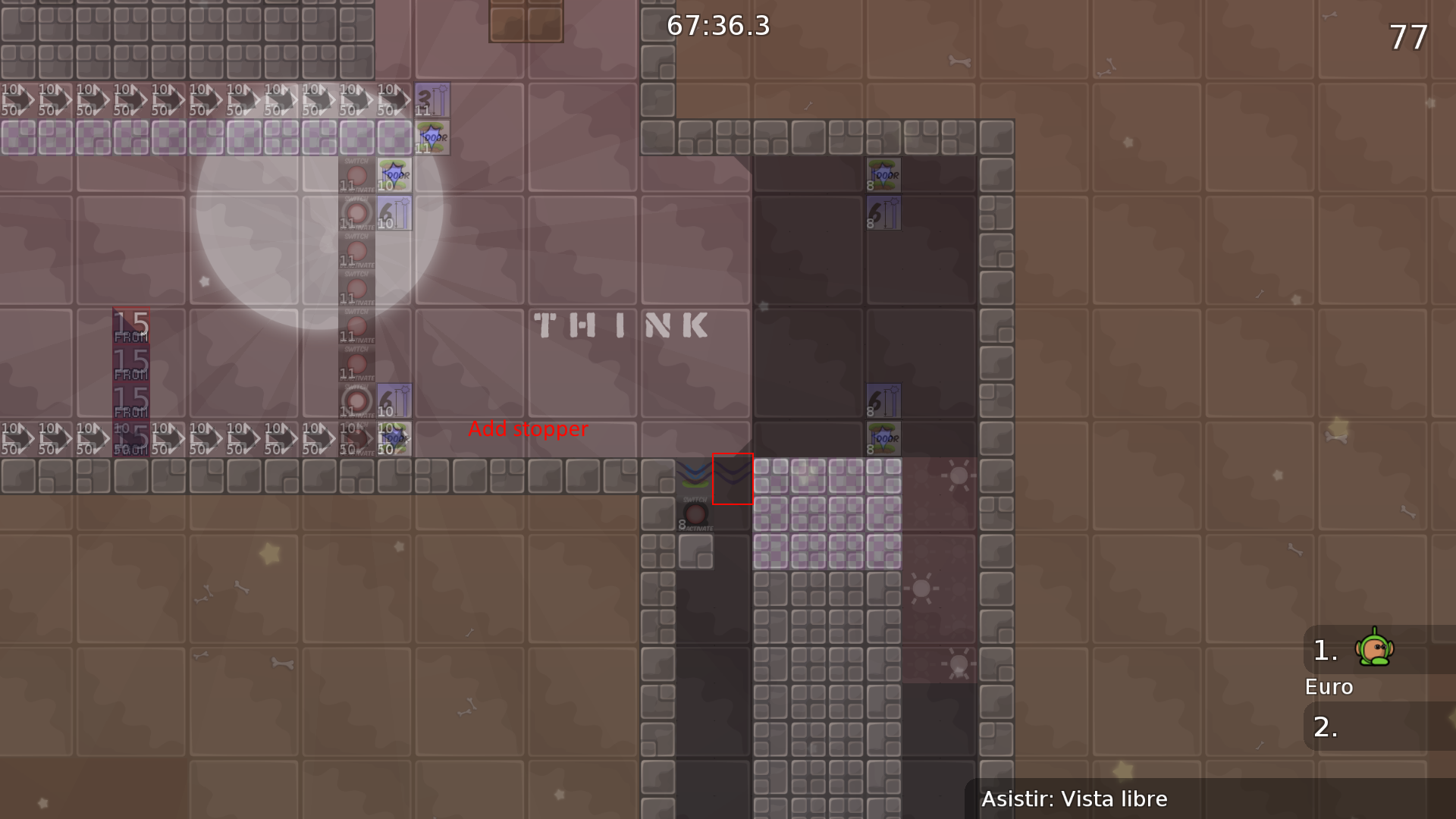This screenshot has height=819, width=1456.
Task: Click the Asistir: Vista libre spectate bar
Action: 1075,799
